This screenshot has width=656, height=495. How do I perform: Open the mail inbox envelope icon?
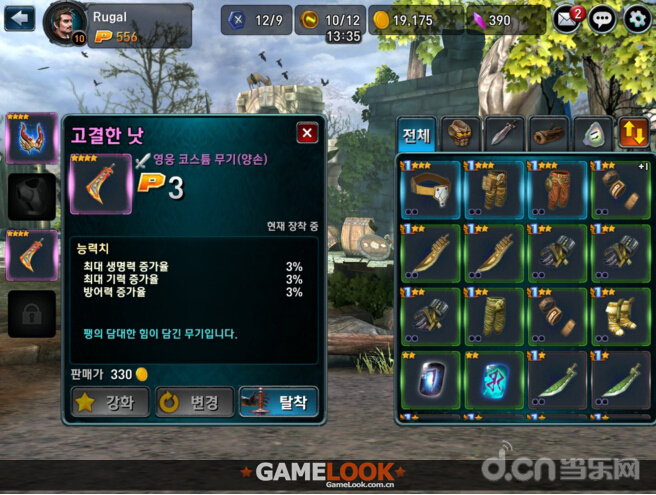click(x=567, y=18)
